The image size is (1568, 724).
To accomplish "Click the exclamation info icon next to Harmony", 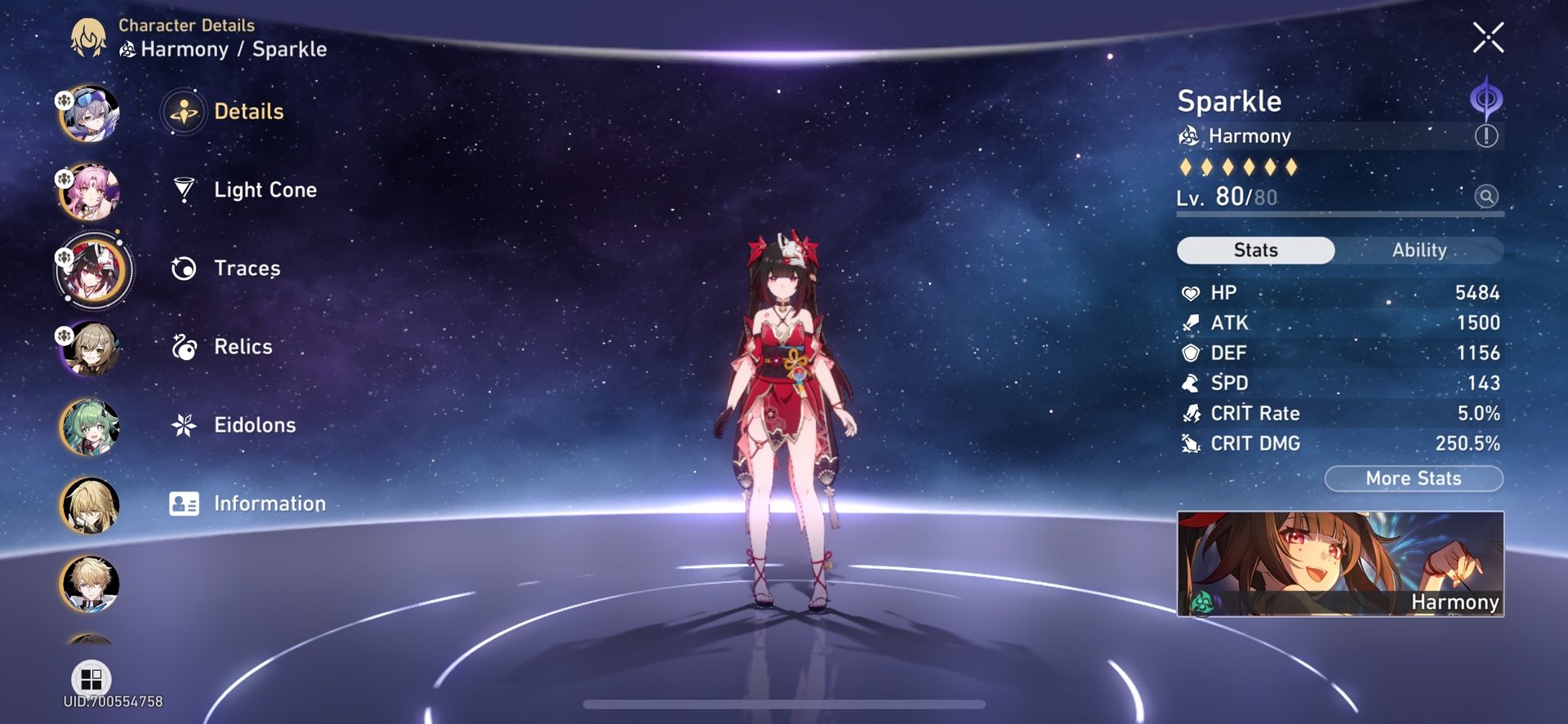I will (x=1488, y=135).
